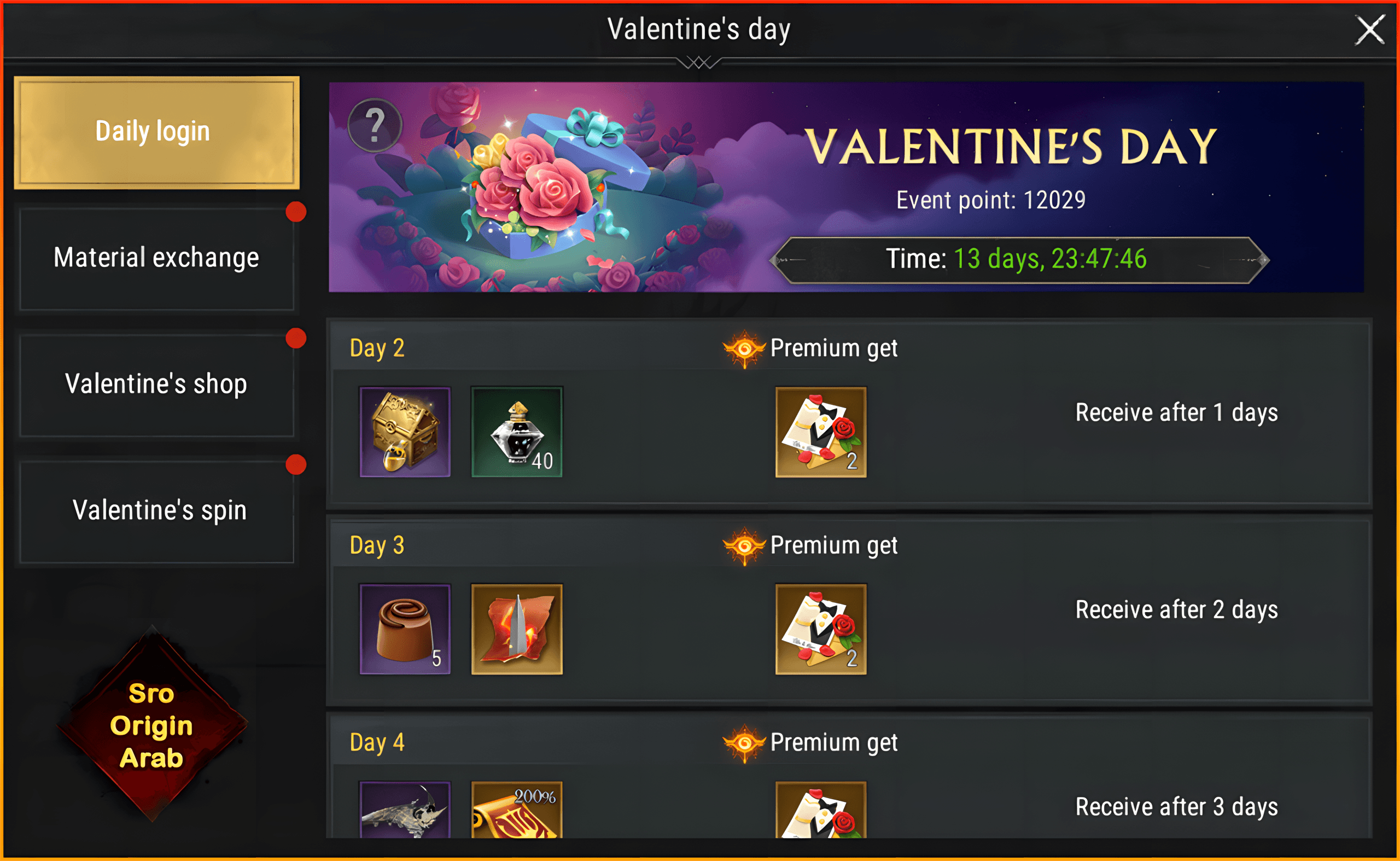Image resolution: width=1400 pixels, height=861 pixels.
Task: View the Day 2 premium wedding outfit reward
Action: [x=820, y=432]
